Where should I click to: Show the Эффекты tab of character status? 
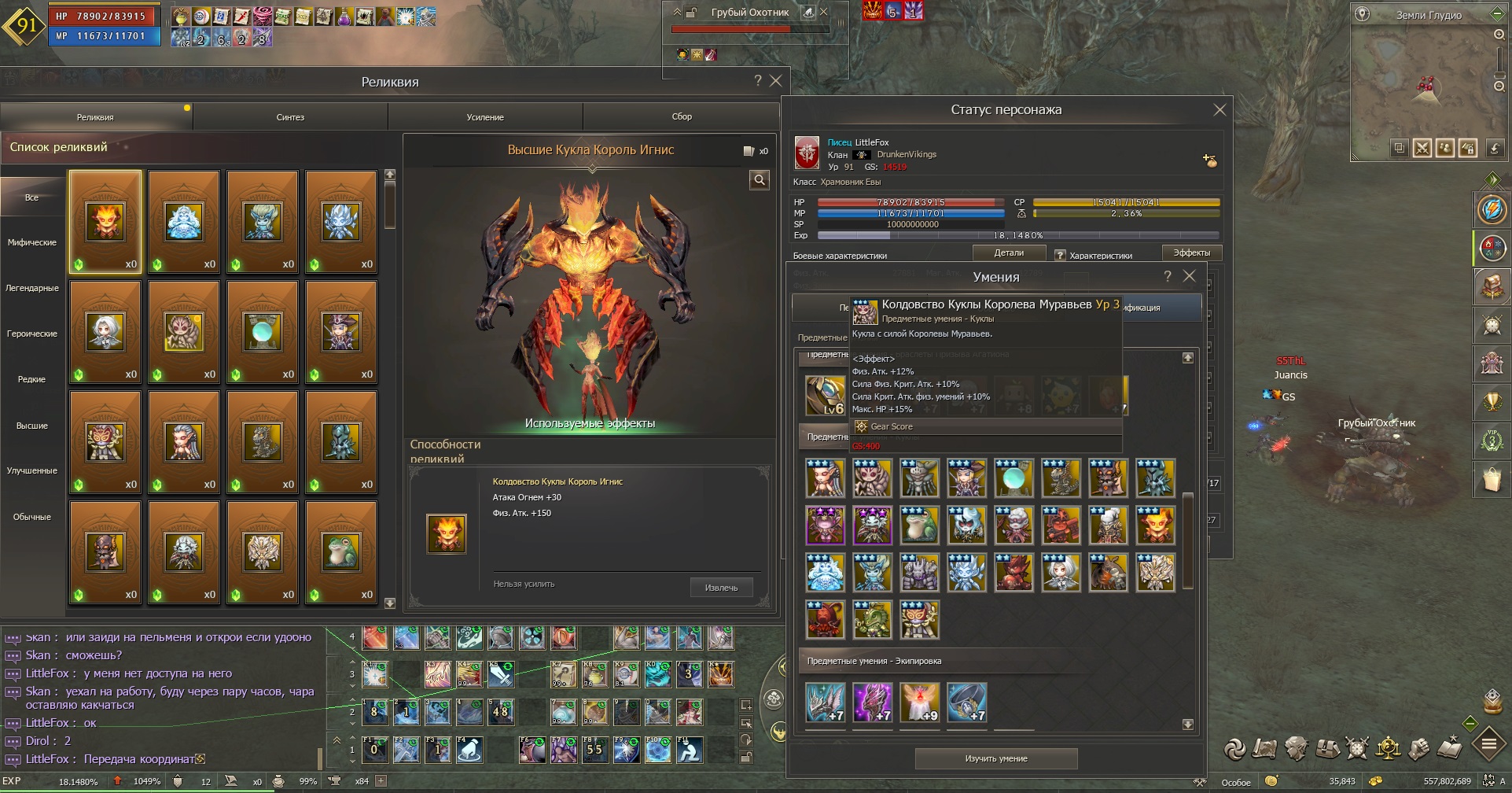tap(1191, 253)
